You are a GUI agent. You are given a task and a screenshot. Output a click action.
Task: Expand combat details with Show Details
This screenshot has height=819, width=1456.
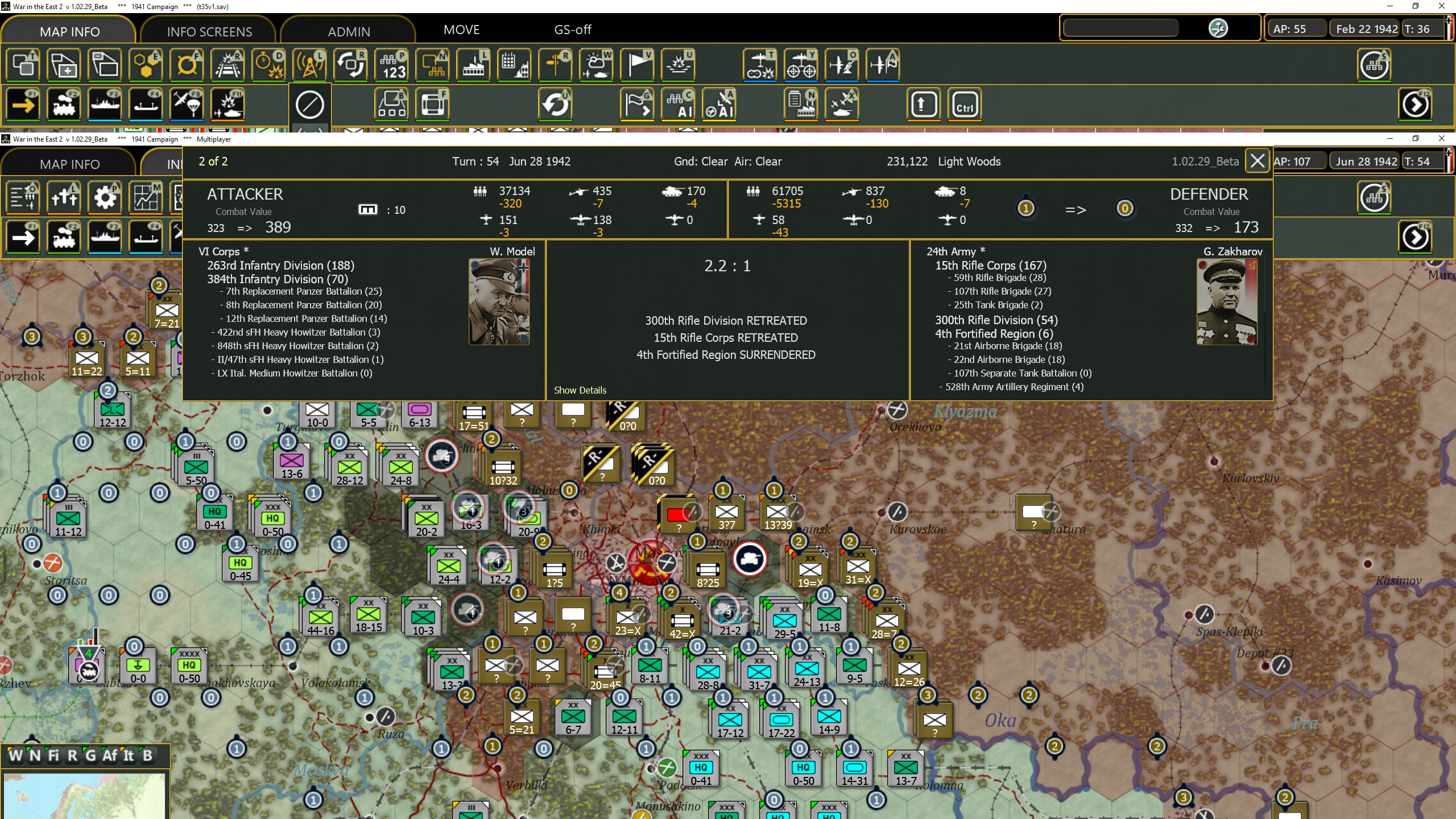click(x=580, y=390)
